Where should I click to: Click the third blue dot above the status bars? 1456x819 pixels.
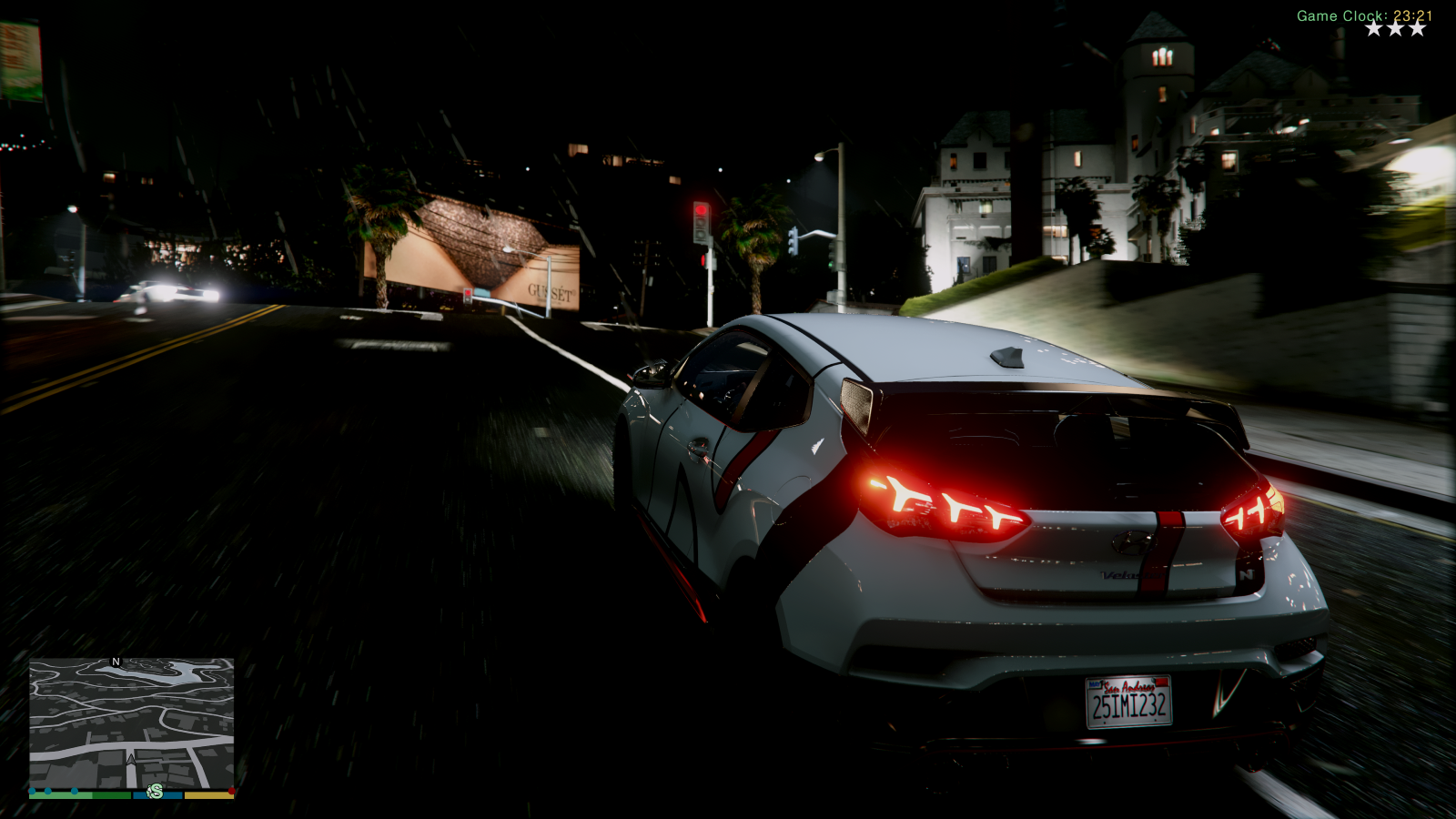pyautogui.click(x=75, y=791)
